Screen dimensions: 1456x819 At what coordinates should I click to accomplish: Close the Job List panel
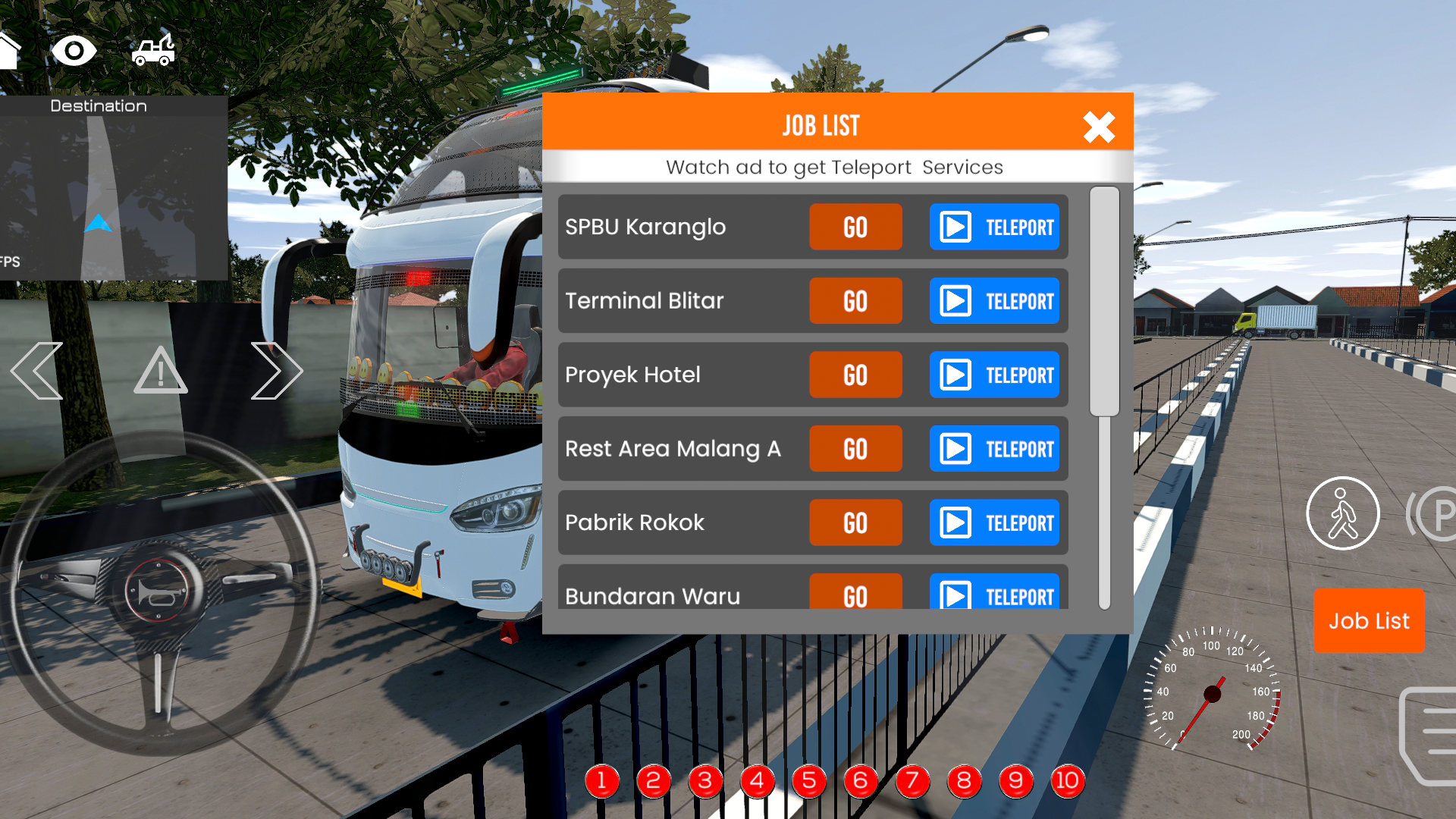(1098, 127)
